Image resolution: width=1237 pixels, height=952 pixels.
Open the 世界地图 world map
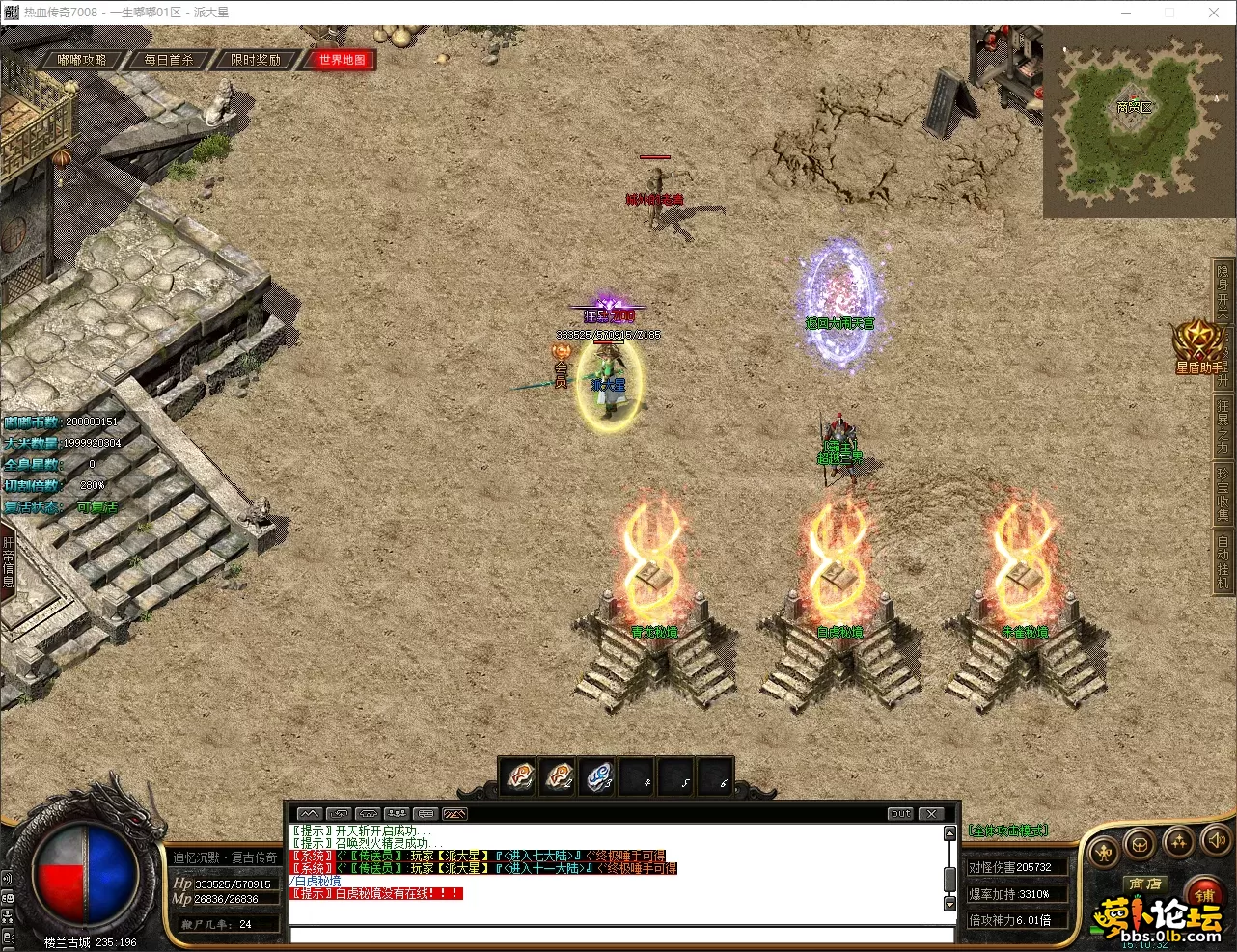(x=343, y=60)
